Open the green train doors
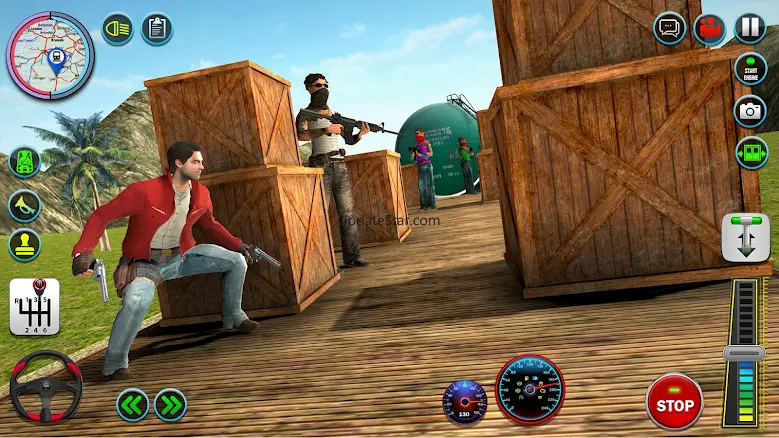Image resolution: width=779 pixels, height=438 pixels. (750, 152)
